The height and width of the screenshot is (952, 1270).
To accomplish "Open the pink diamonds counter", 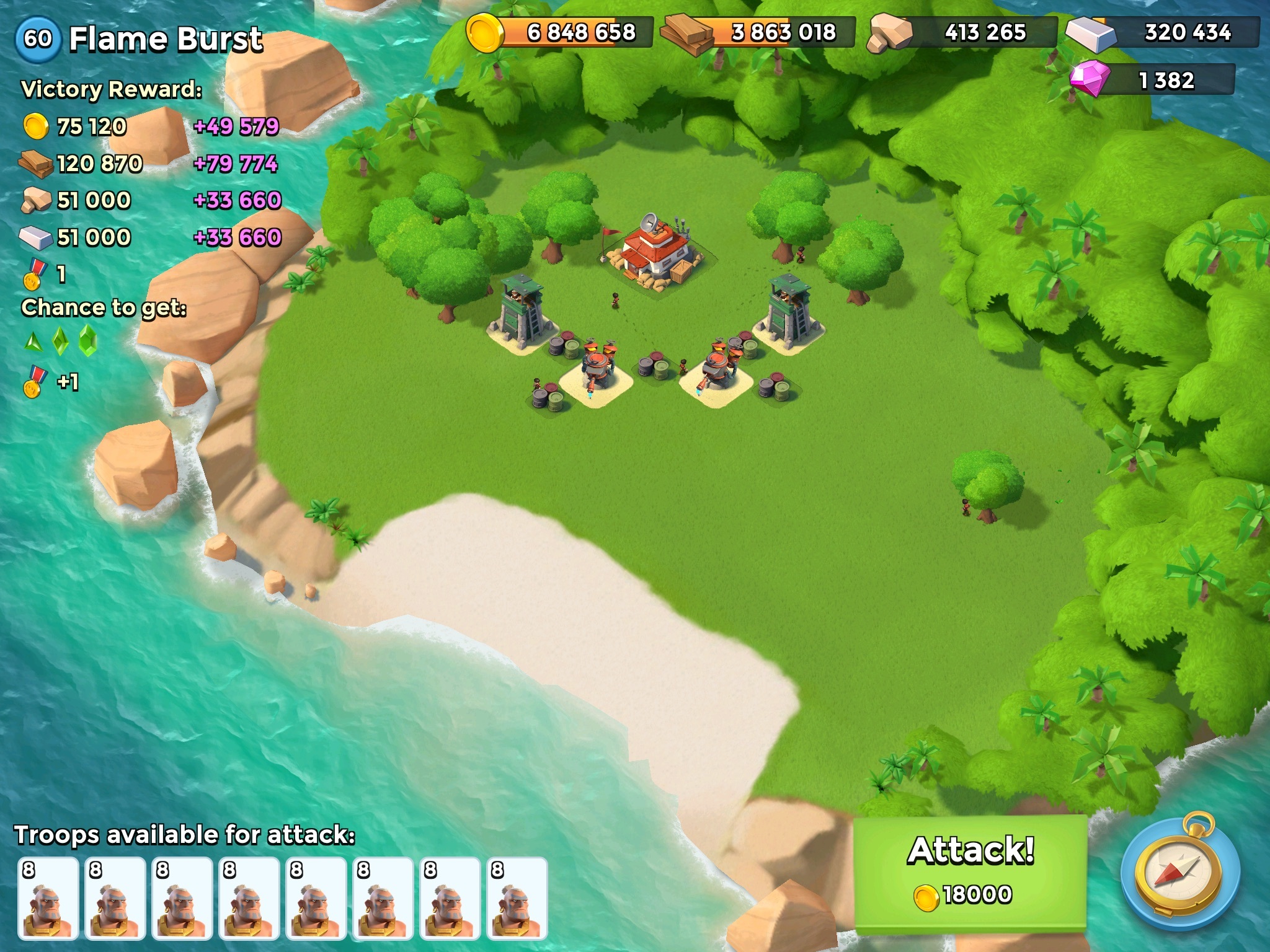I will pos(1153,81).
